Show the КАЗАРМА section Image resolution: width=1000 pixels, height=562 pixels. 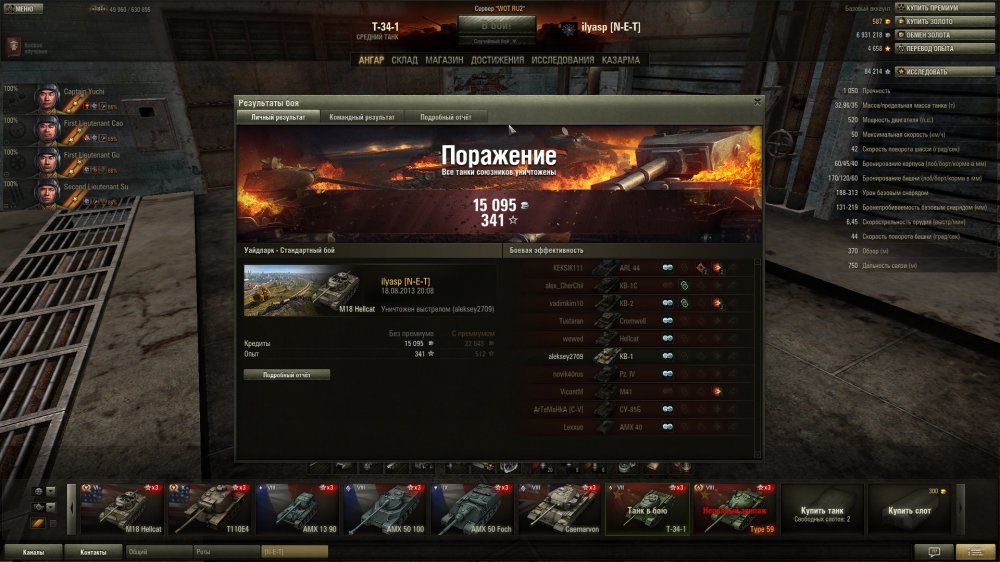click(x=621, y=60)
